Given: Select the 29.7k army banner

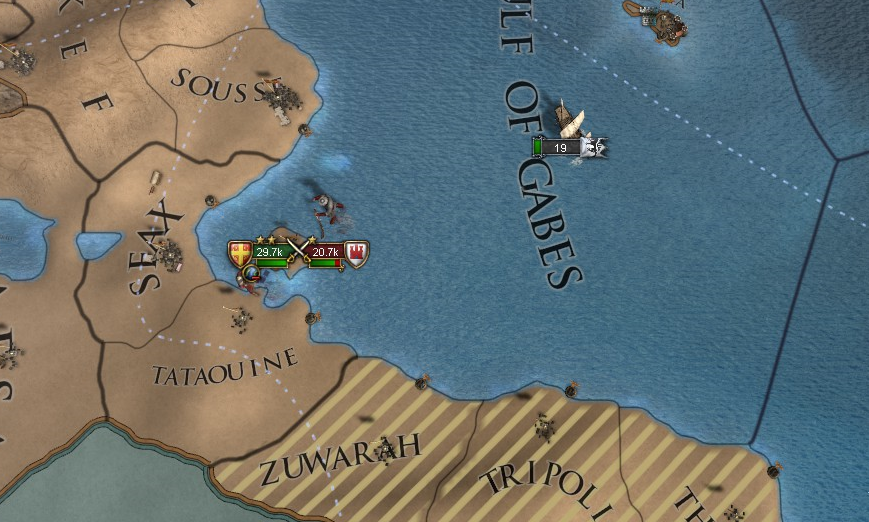Looking at the screenshot, I should (269, 253).
